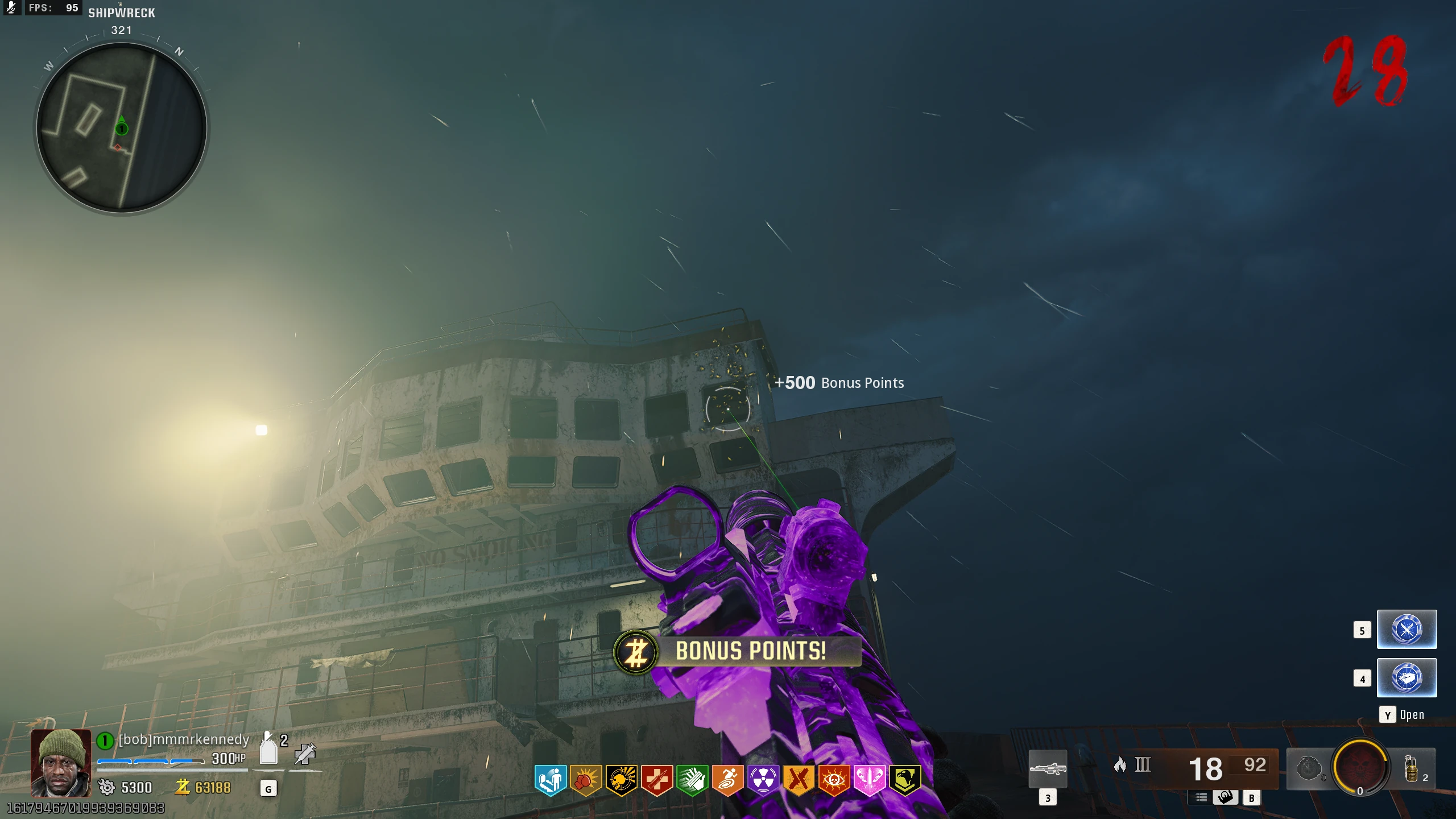Screen dimensions: 1456x819
Task: Click the blue Quick Revive perk icon
Action: coord(550,779)
